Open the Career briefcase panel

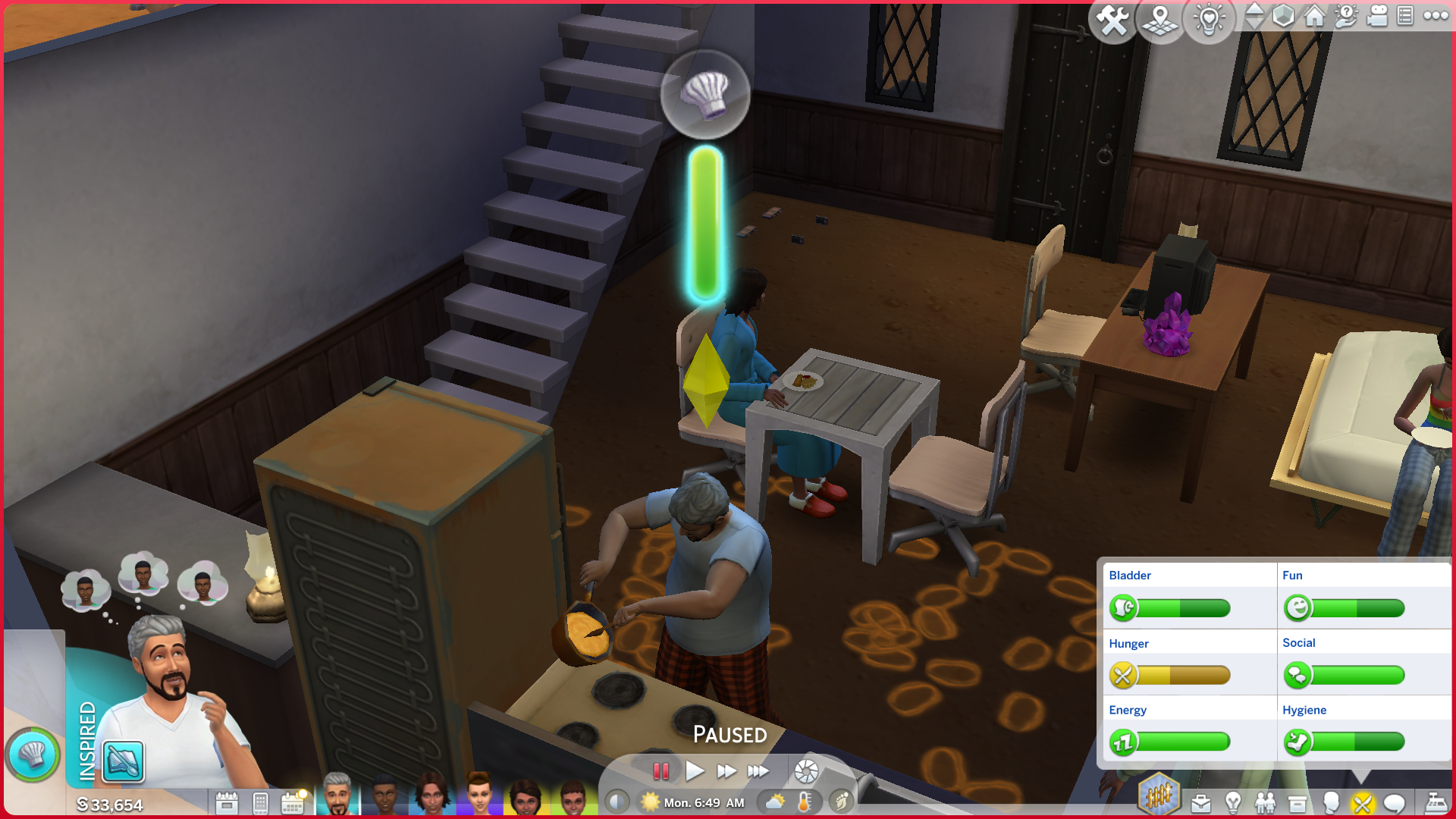pos(1201,802)
